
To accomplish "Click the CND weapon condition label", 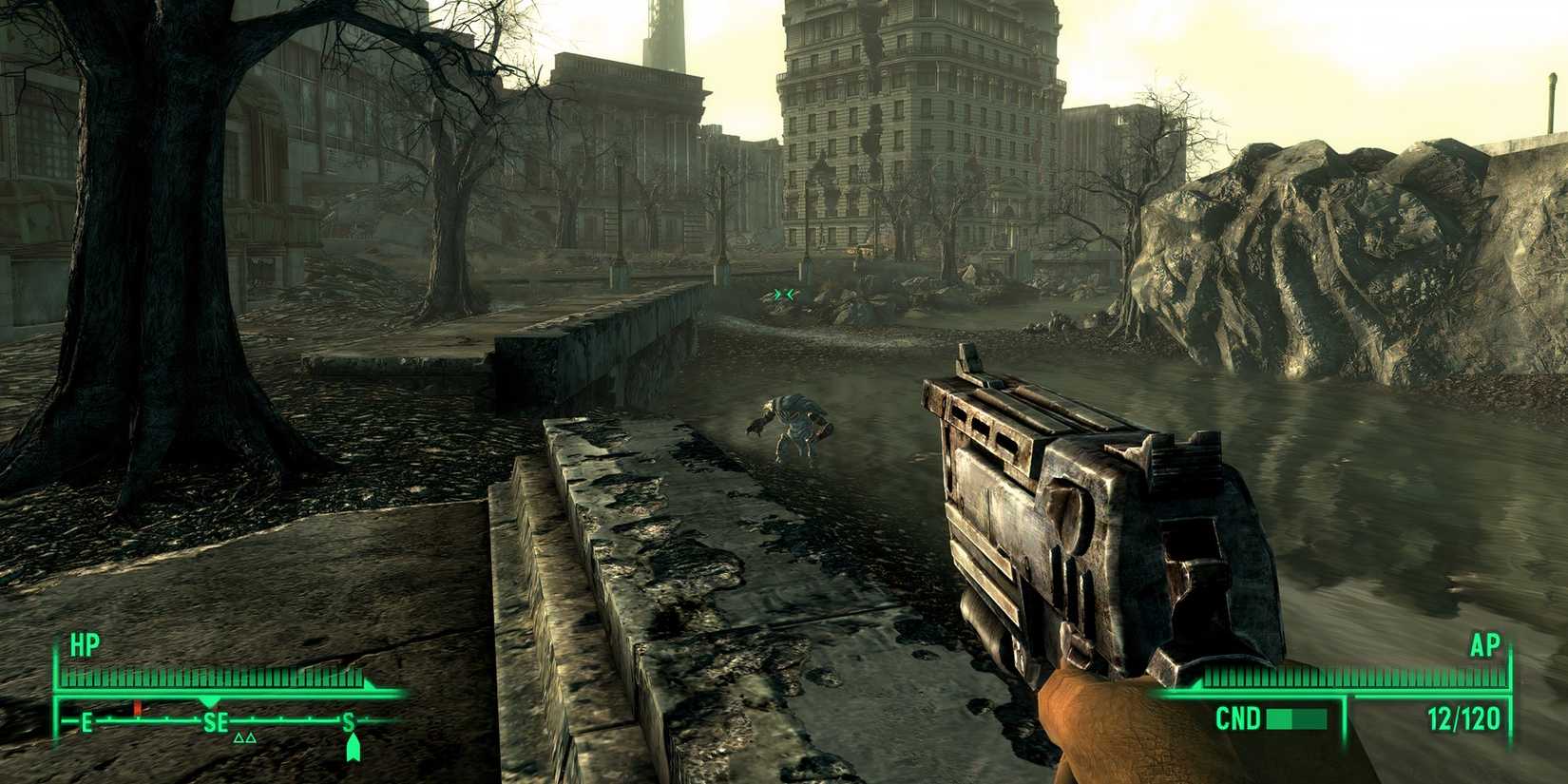I will pos(1238,717).
